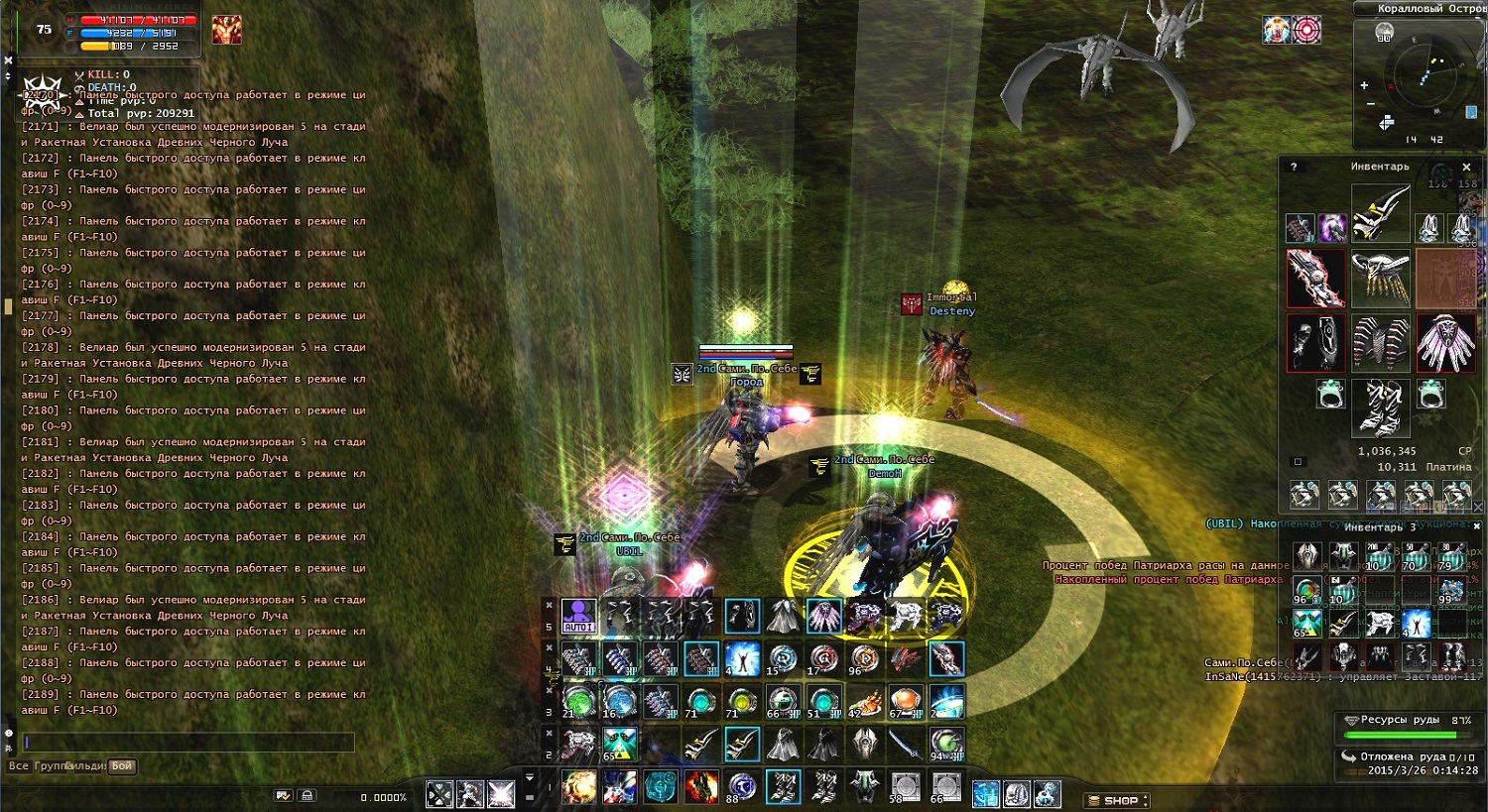Switch chat to the Бой tab
The height and width of the screenshot is (812, 1488).
coord(122,766)
